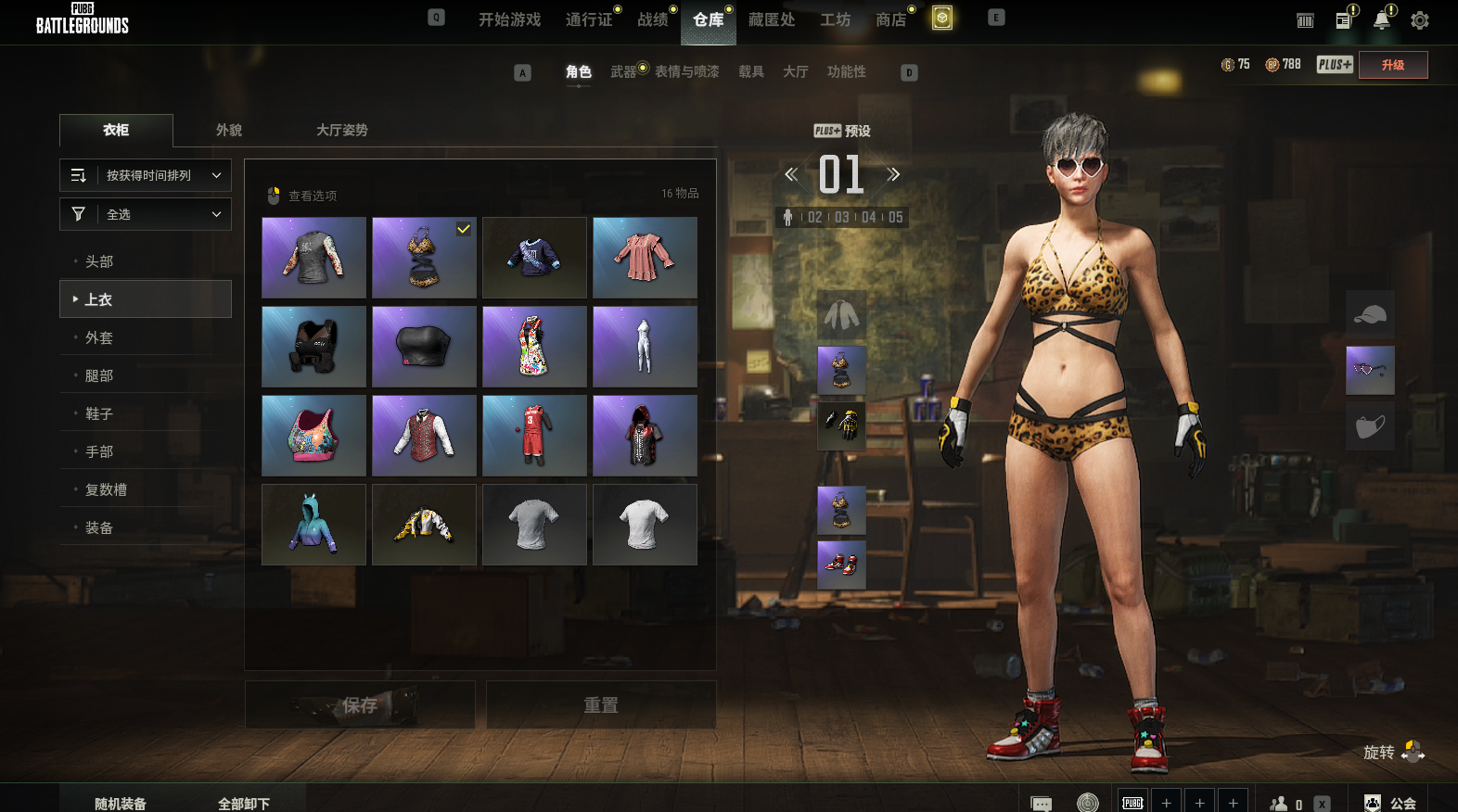
Task: Pick the leopard bikini top item
Action: tap(424, 258)
